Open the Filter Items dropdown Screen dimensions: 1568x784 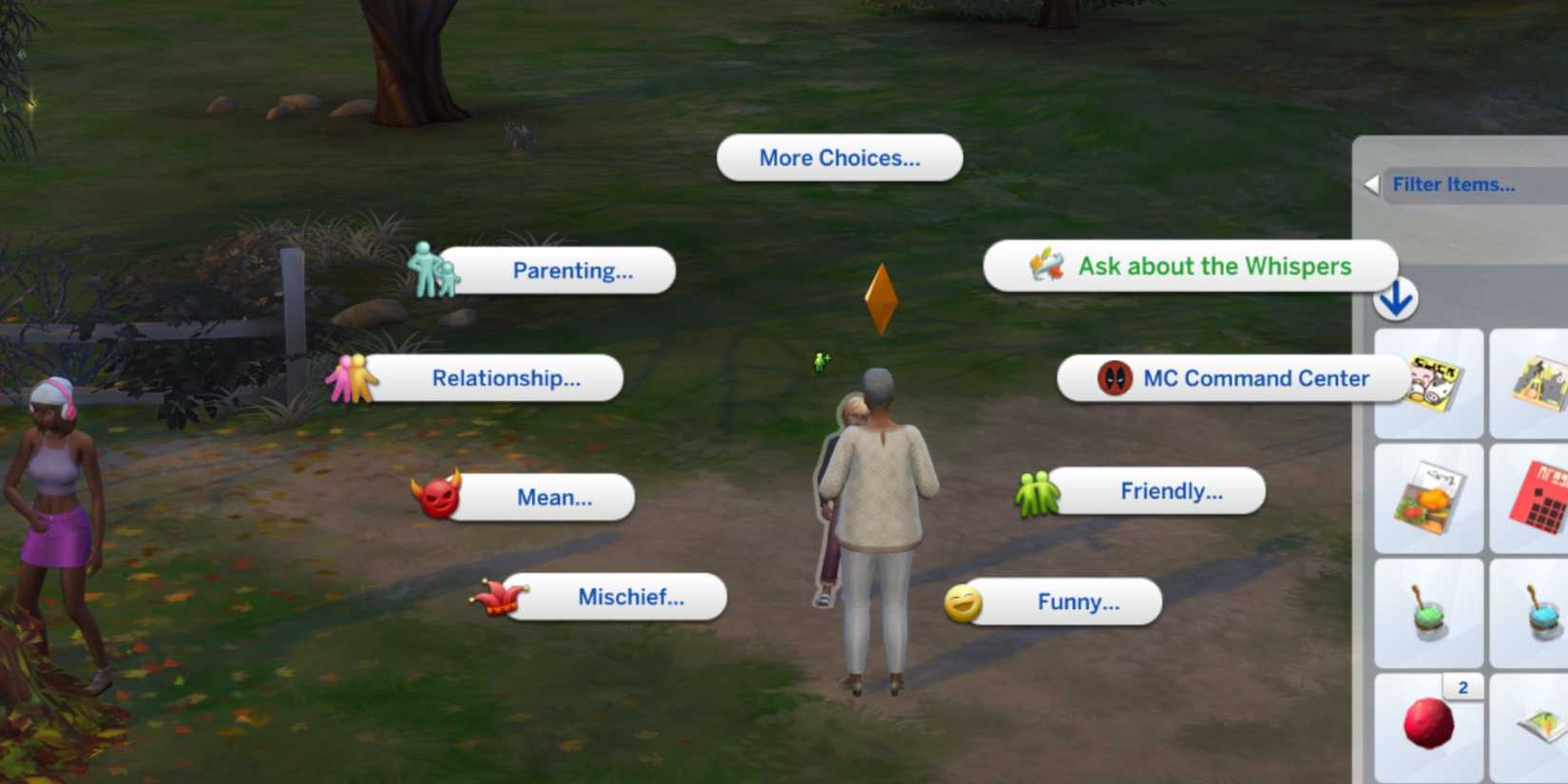pyautogui.click(x=1454, y=184)
